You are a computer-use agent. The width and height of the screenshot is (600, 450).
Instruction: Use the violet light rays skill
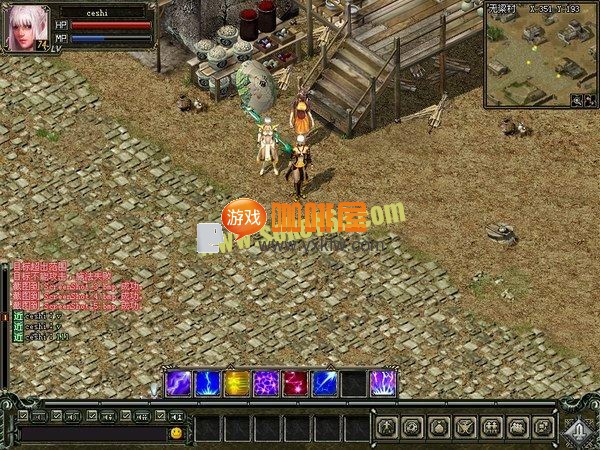click(382, 384)
